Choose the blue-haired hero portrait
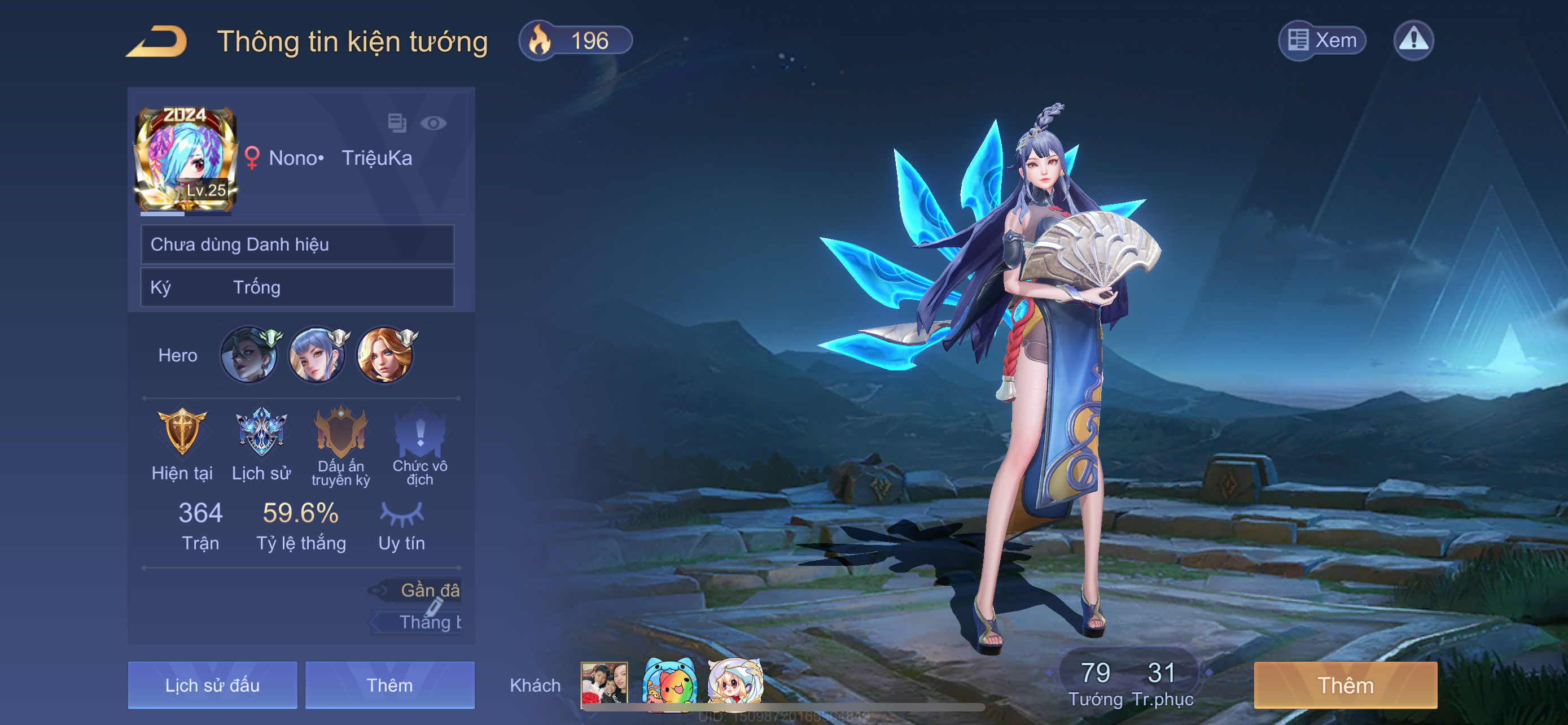This screenshot has height=725, width=1568. pyautogui.click(x=317, y=355)
